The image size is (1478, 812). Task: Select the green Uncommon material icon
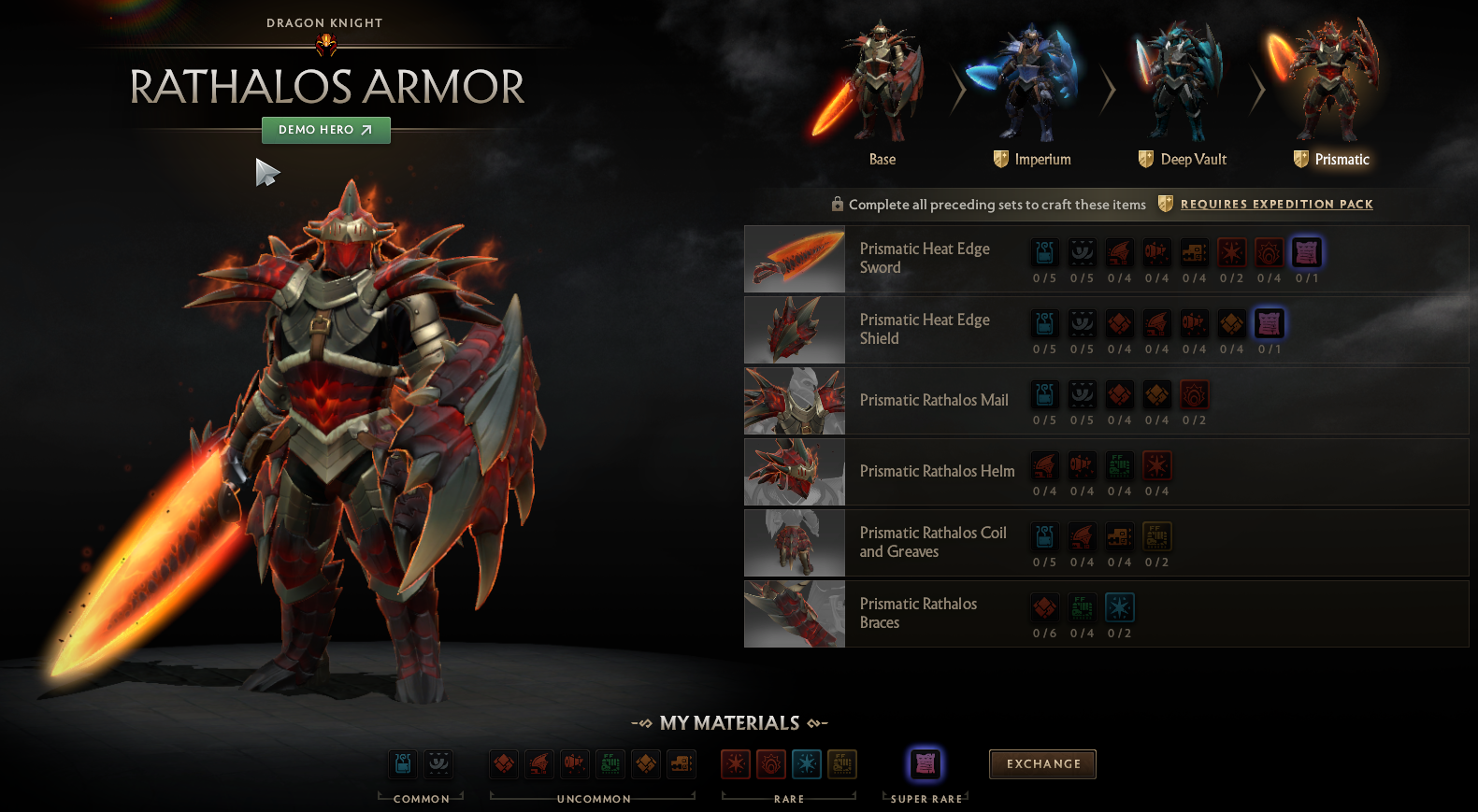point(610,763)
